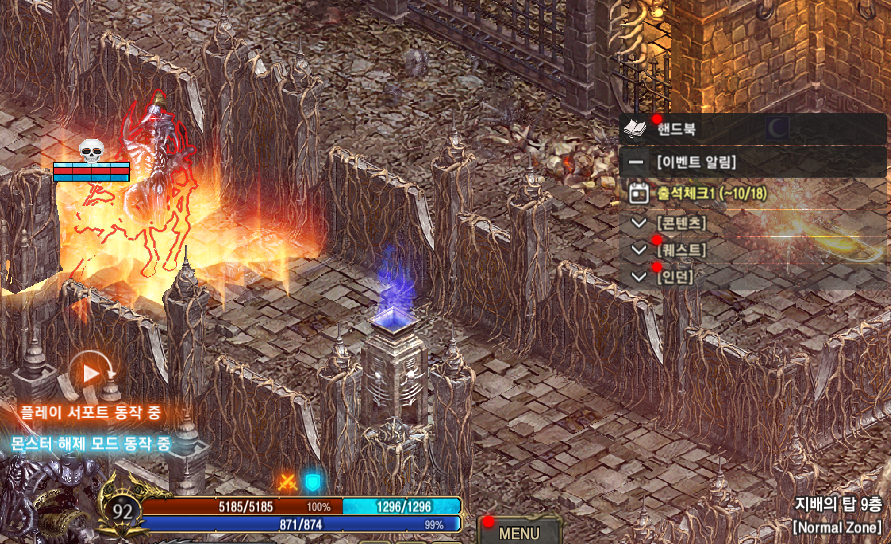Viewport: 891px width, 544px height.
Task: Click the crescent moon icon
Action: point(778,128)
